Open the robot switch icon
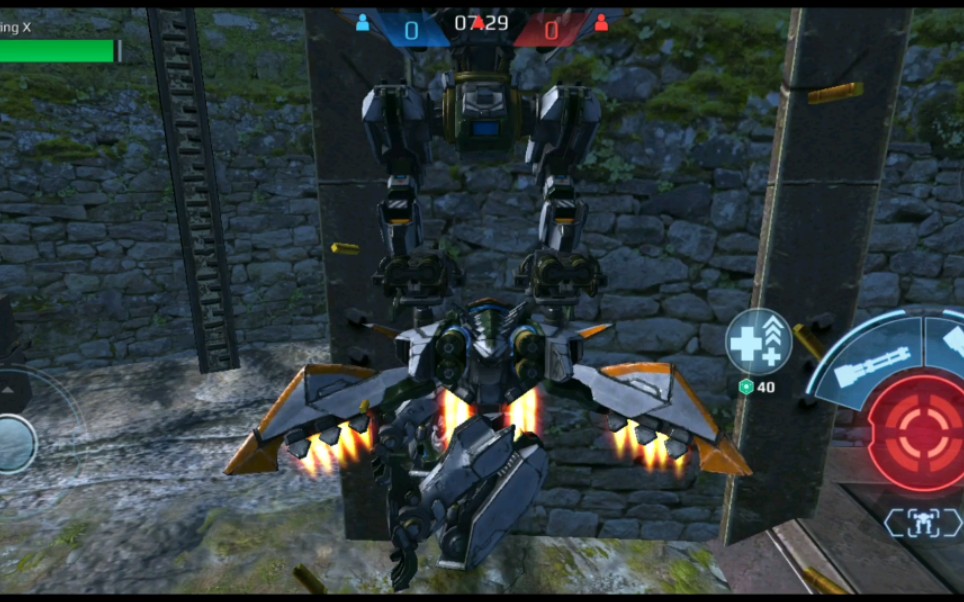This screenshot has height=602, width=964. (x=922, y=522)
